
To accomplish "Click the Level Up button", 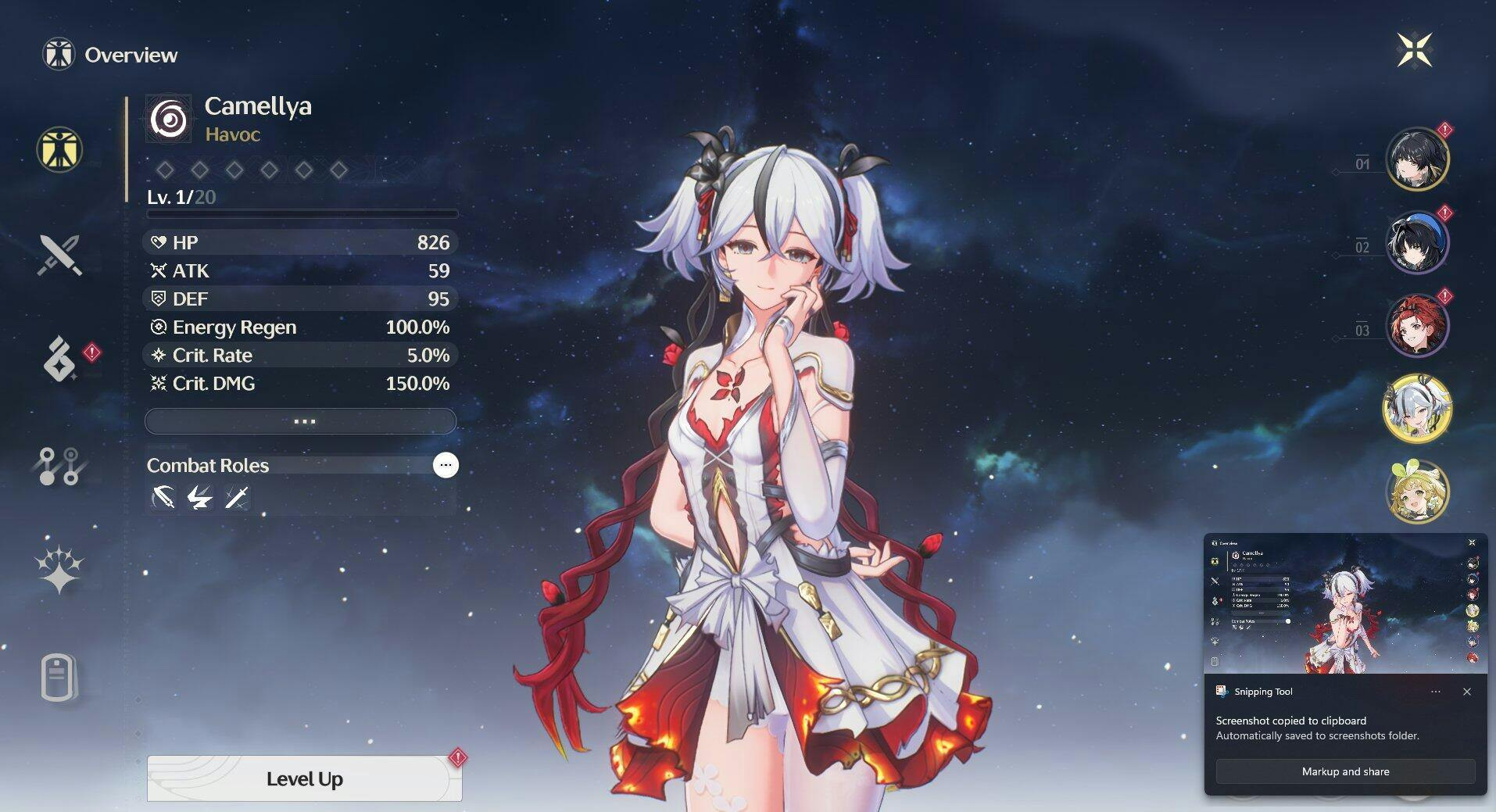I will tap(304, 778).
